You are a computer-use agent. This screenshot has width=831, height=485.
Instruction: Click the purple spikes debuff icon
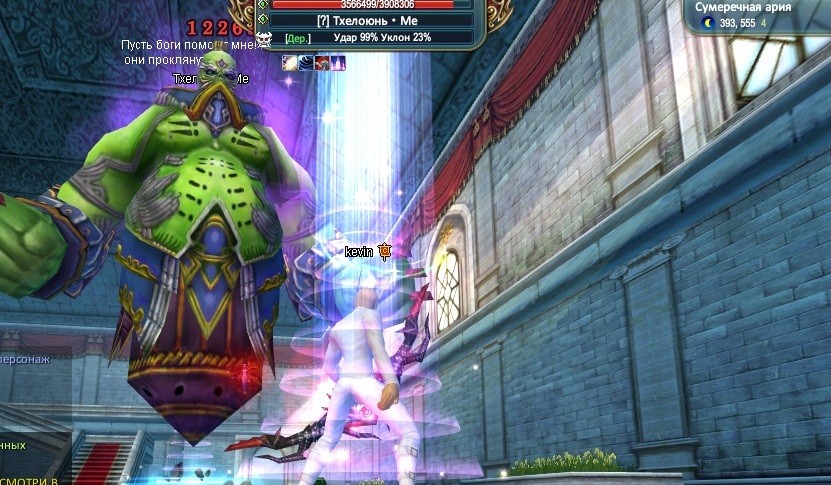pyautogui.click(x=338, y=62)
